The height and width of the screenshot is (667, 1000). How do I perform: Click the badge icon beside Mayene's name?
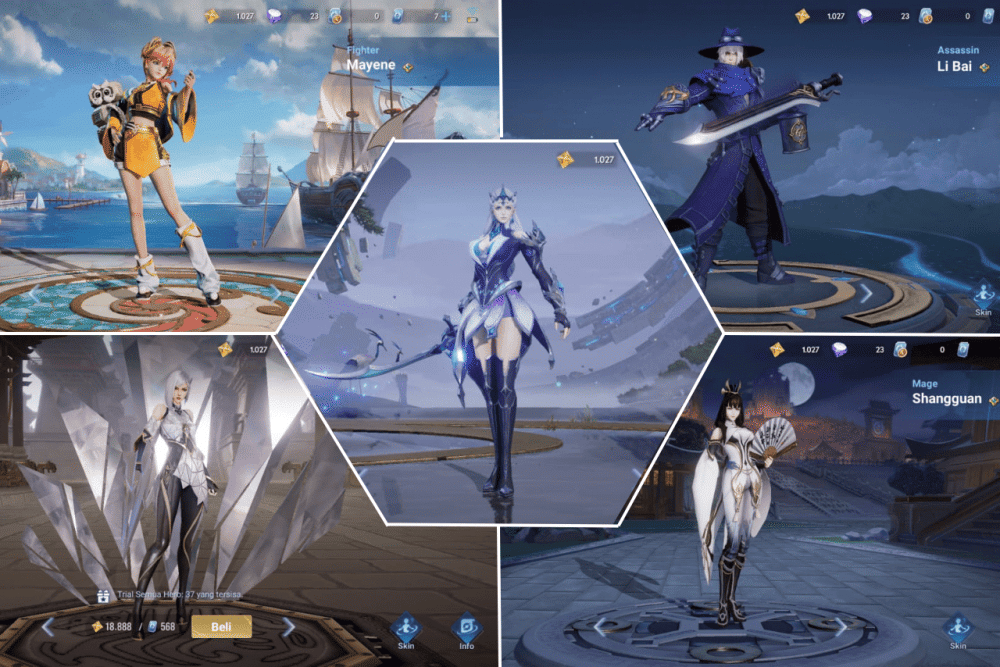coord(407,67)
